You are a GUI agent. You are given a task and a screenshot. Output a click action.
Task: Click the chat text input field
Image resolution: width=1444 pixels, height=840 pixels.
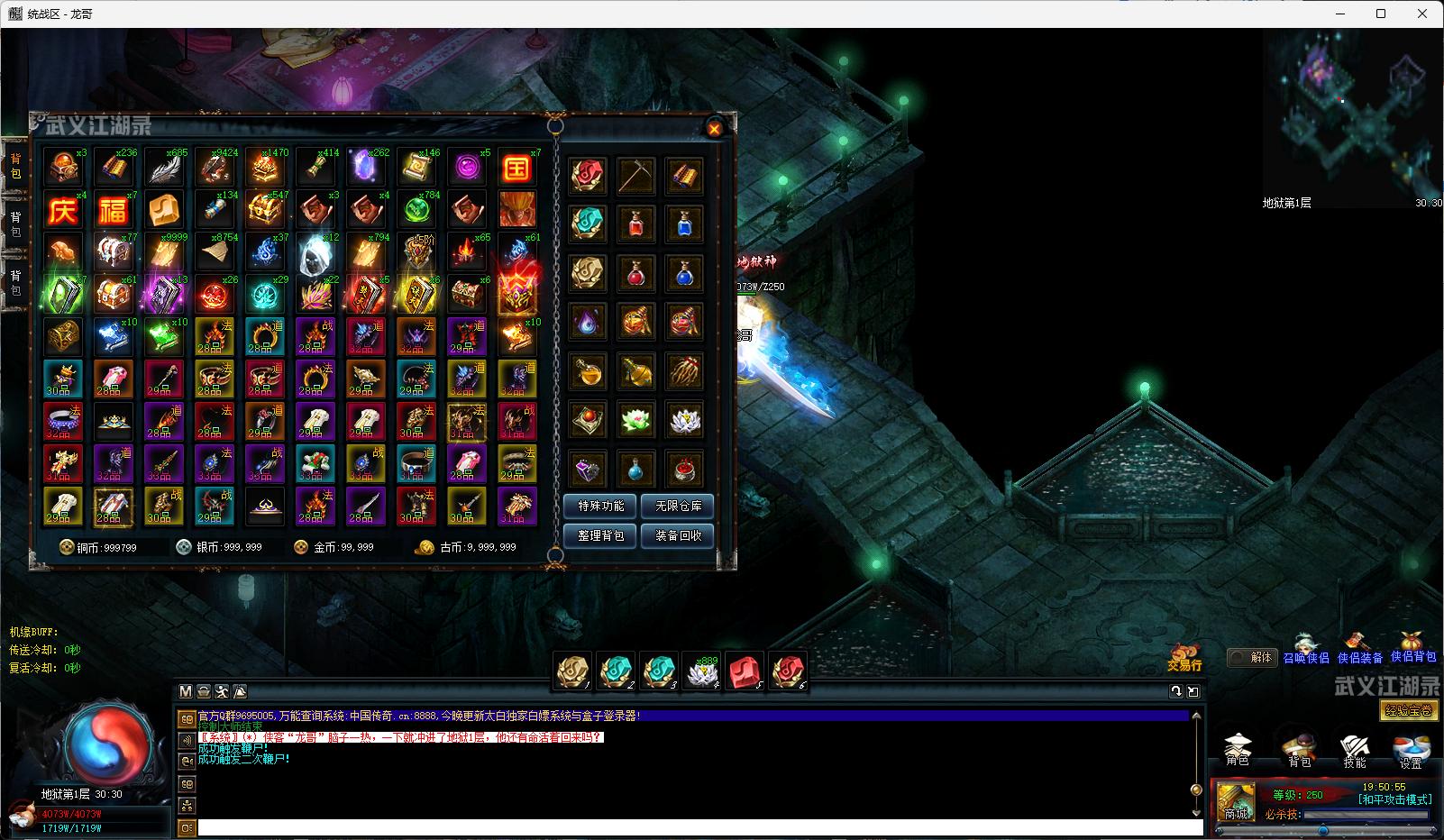coord(699,827)
